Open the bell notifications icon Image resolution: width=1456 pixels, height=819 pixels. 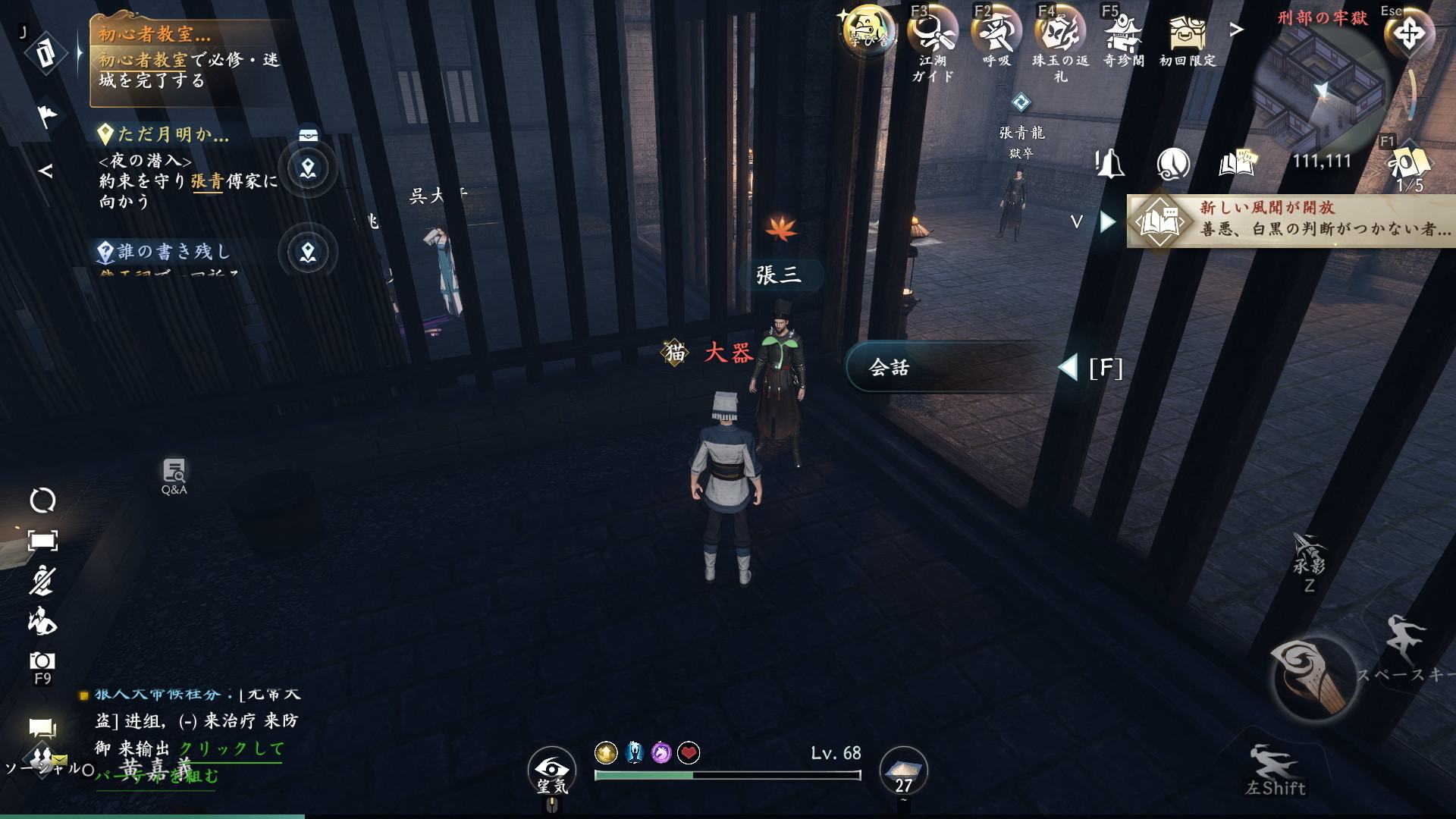pyautogui.click(x=1109, y=163)
